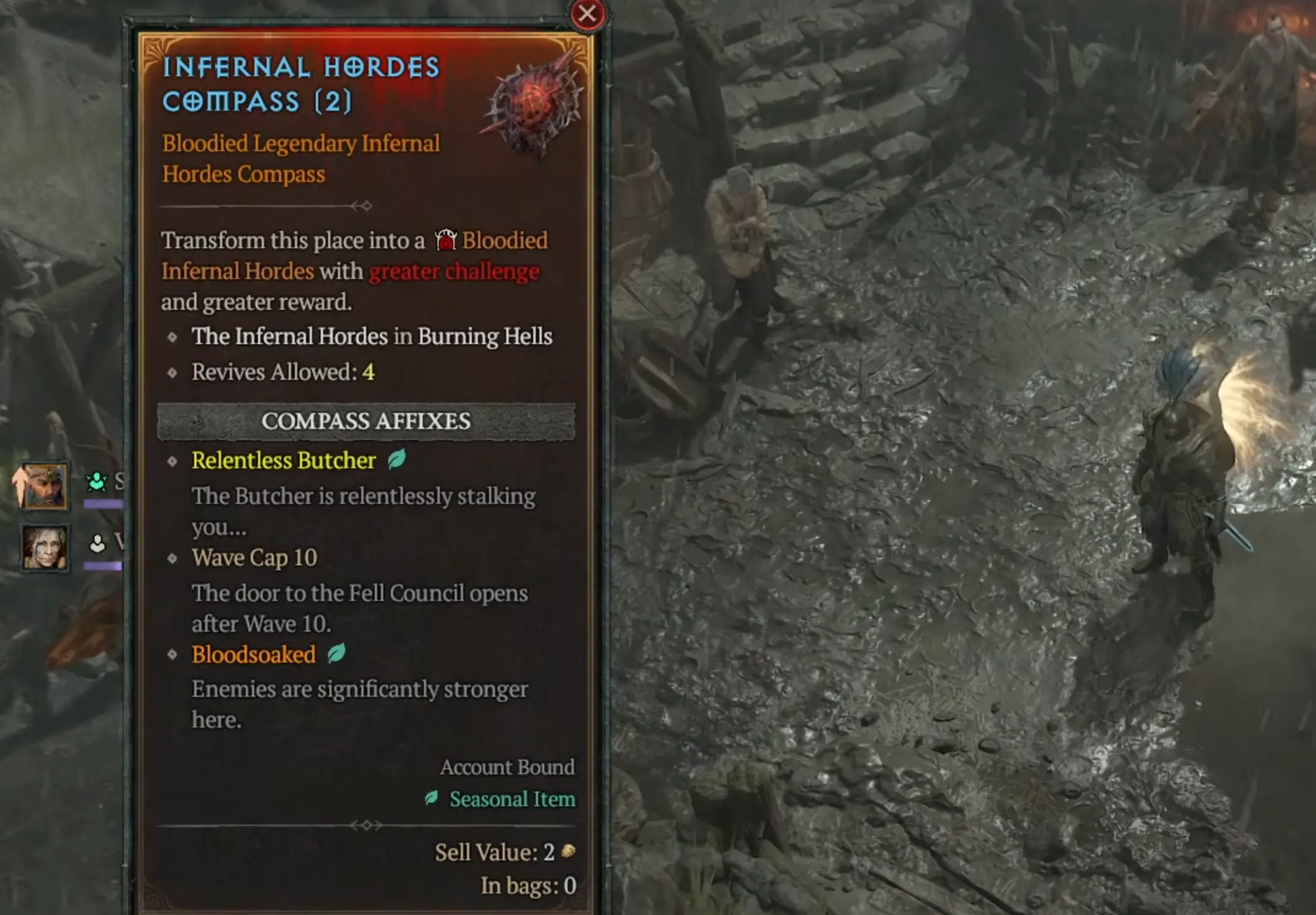Screen dimensions: 1316x915
Task: Close the compass tooltip window
Action: 587,14
